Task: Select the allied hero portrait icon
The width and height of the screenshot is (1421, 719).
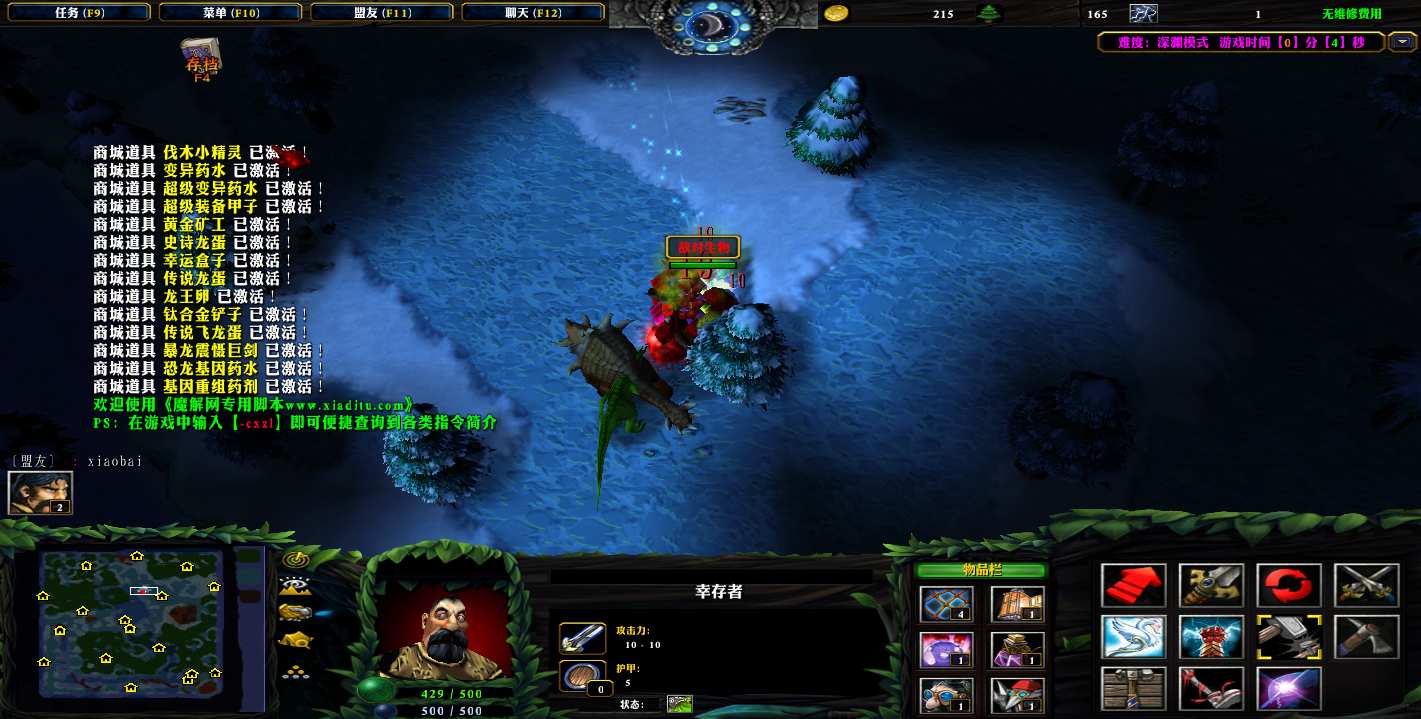Action: 27,493
